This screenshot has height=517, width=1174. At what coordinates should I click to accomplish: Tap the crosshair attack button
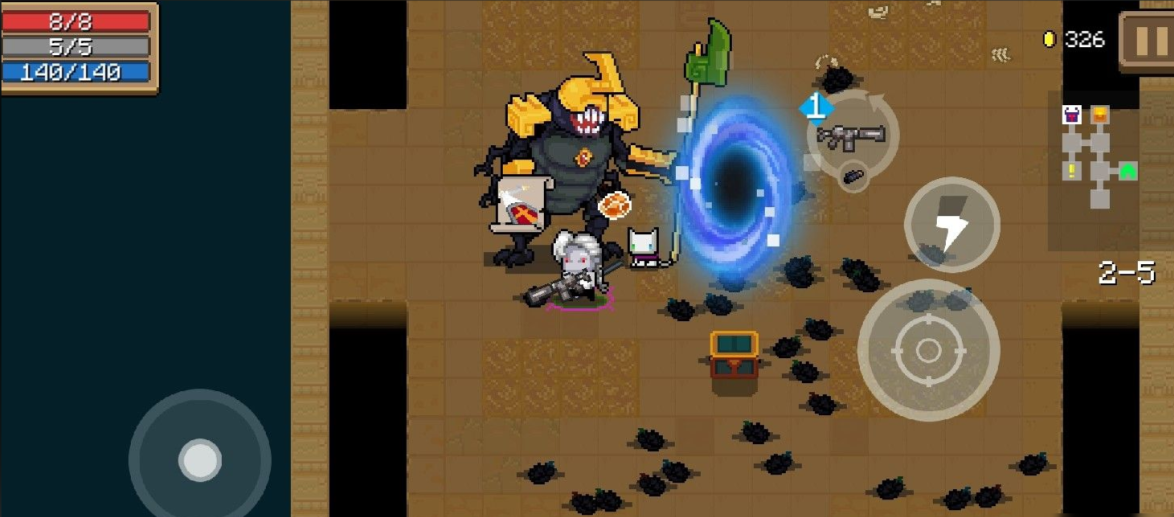pos(928,350)
